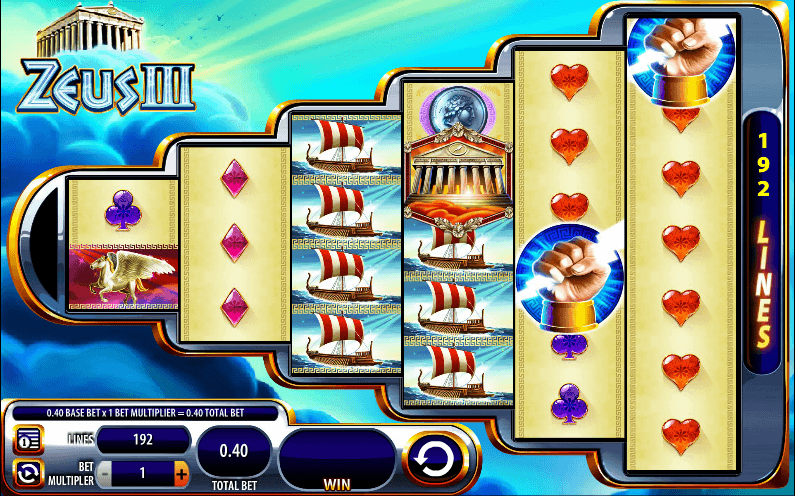The width and height of the screenshot is (795, 496).
Task: Decrease the bet multiplier with the minus button
Action: [105, 471]
